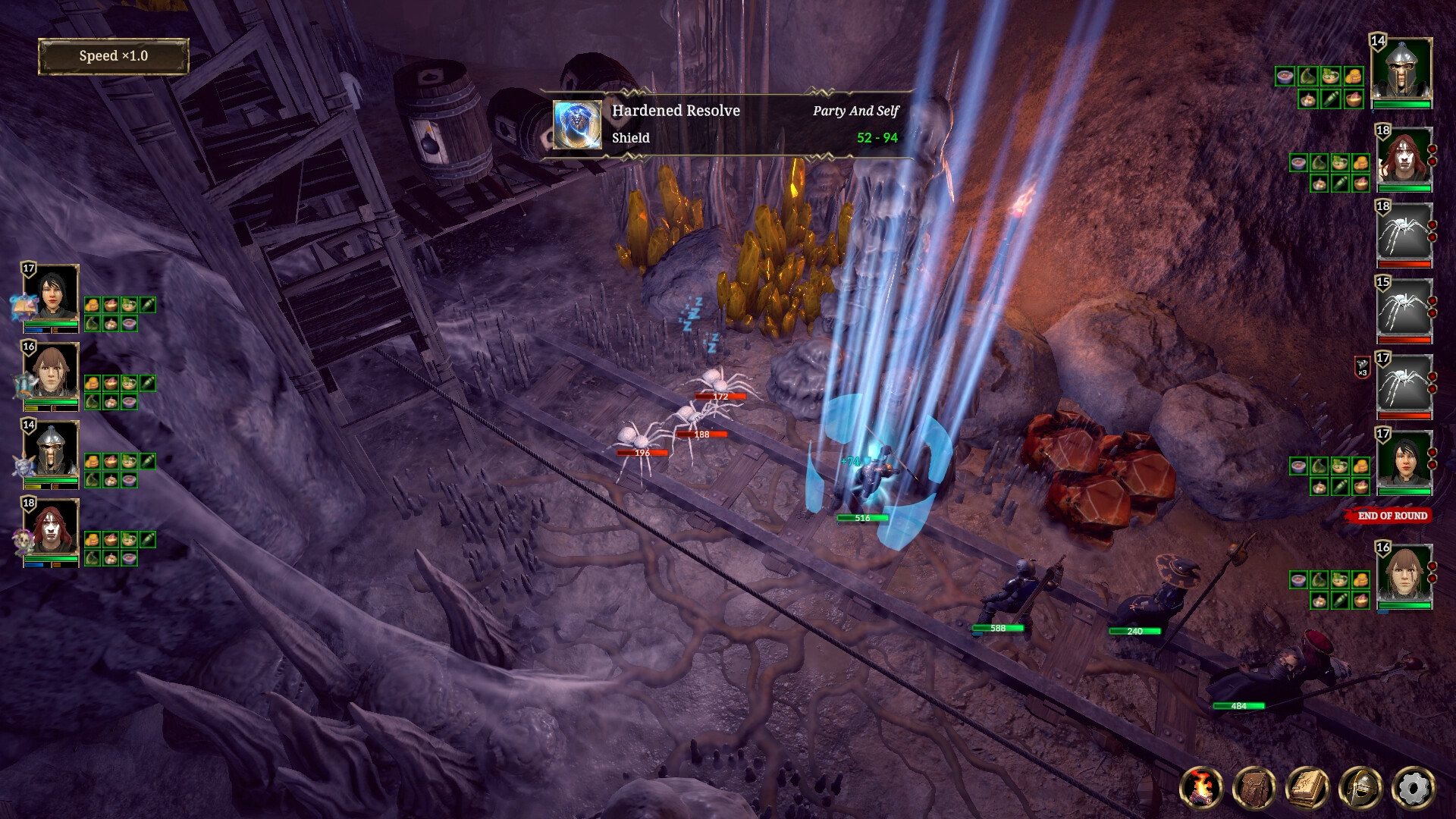This screenshot has height=819, width=1456.
Task: Select the brown-haired level 16 party portrait
Action: [x=52, y=372]
